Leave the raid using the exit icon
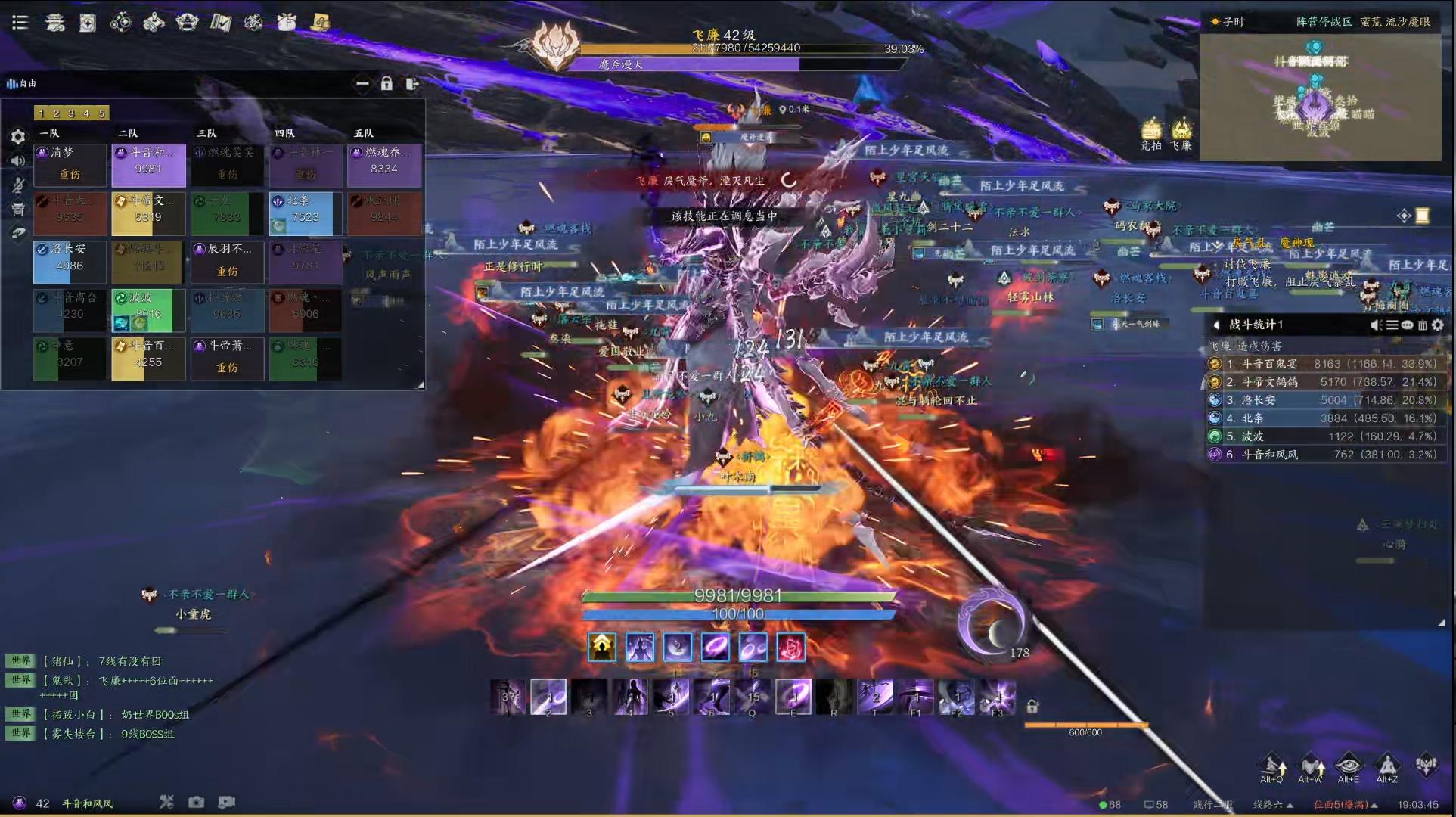The width and height of the screenshot is (1456, 817). 411,83
